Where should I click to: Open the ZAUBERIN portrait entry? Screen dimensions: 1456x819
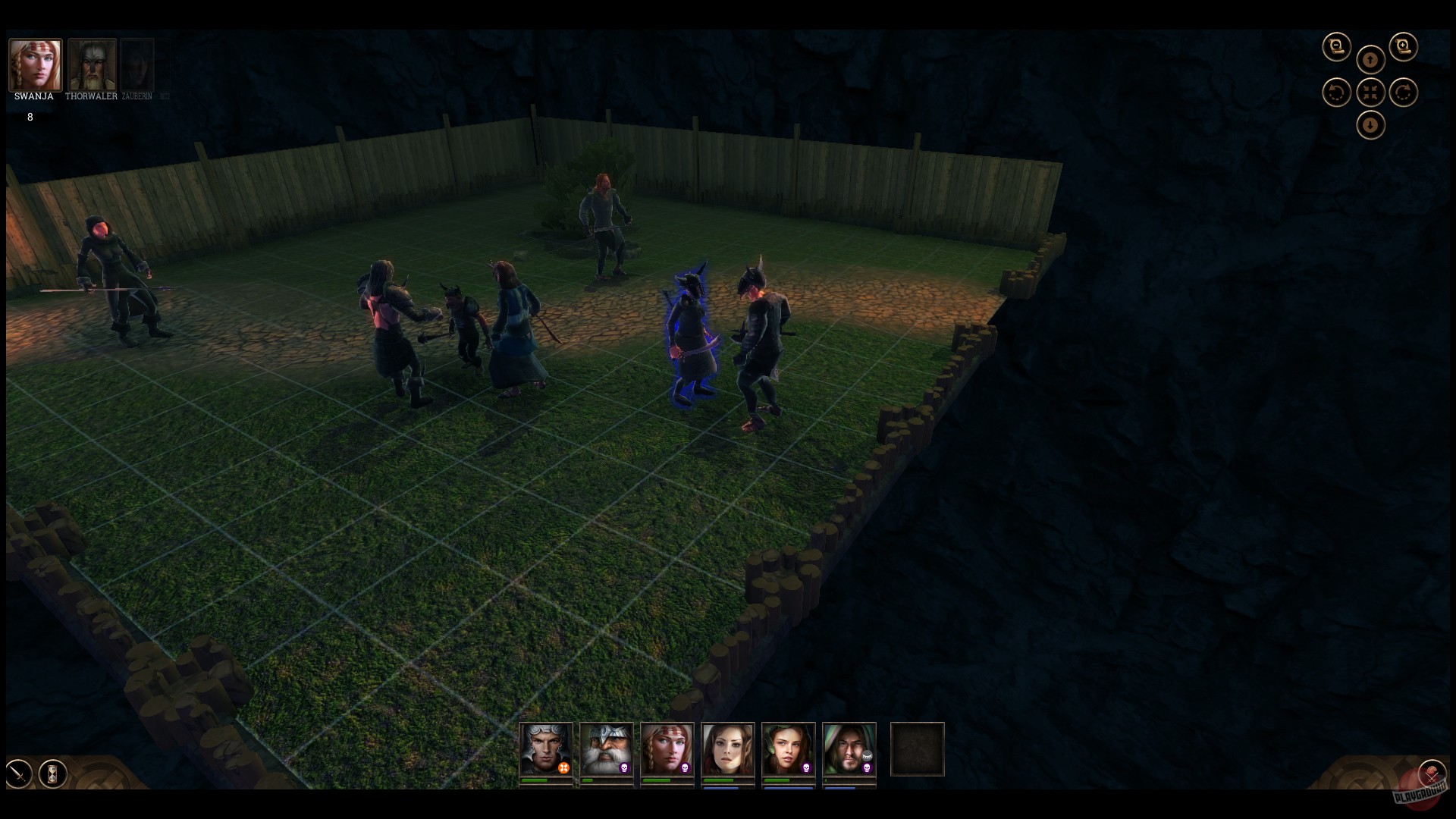click(136, 64)
